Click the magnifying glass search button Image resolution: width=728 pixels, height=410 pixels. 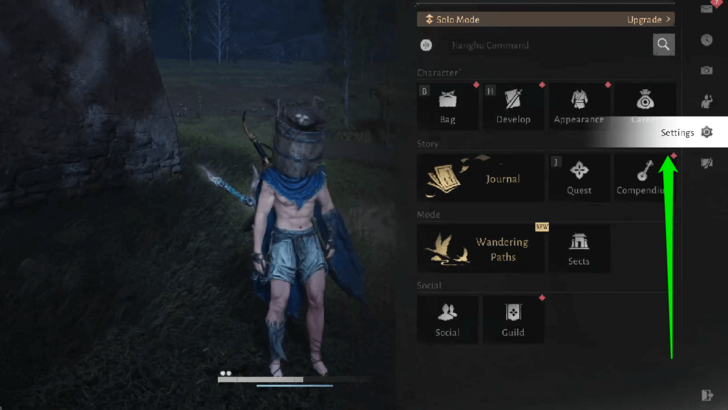coord(663,44)
